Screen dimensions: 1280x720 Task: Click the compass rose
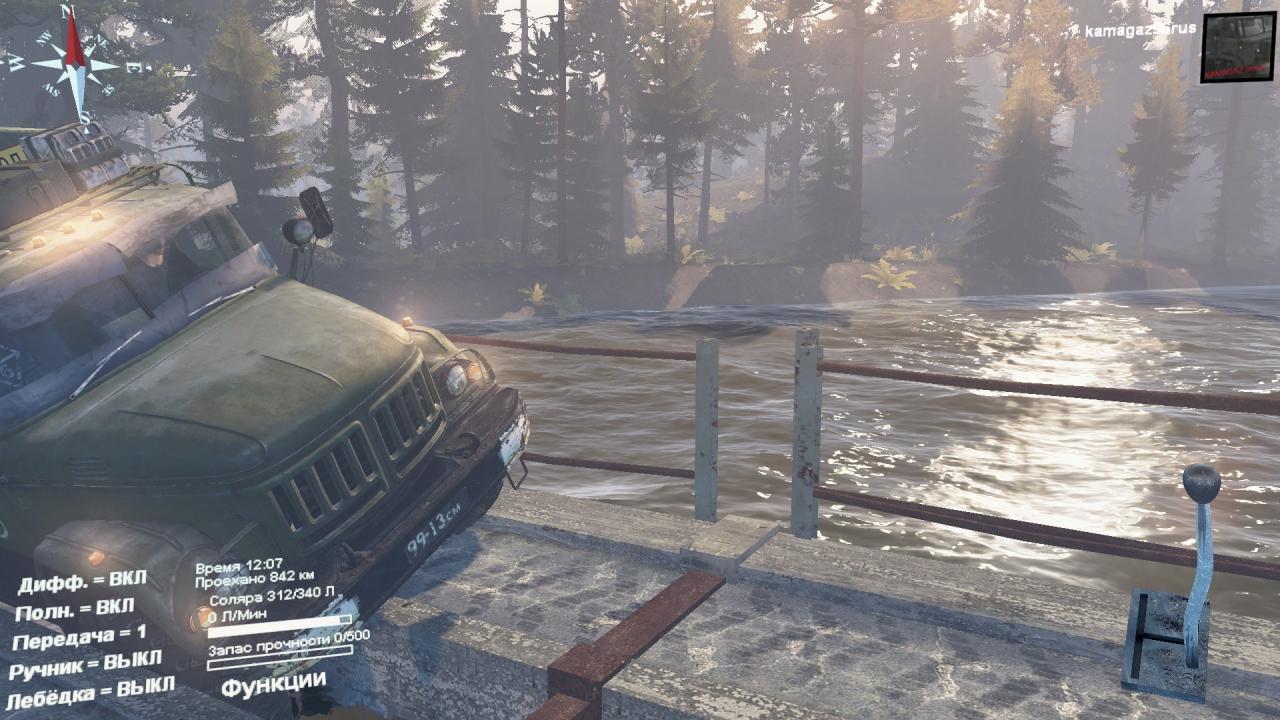click(74, 62)
